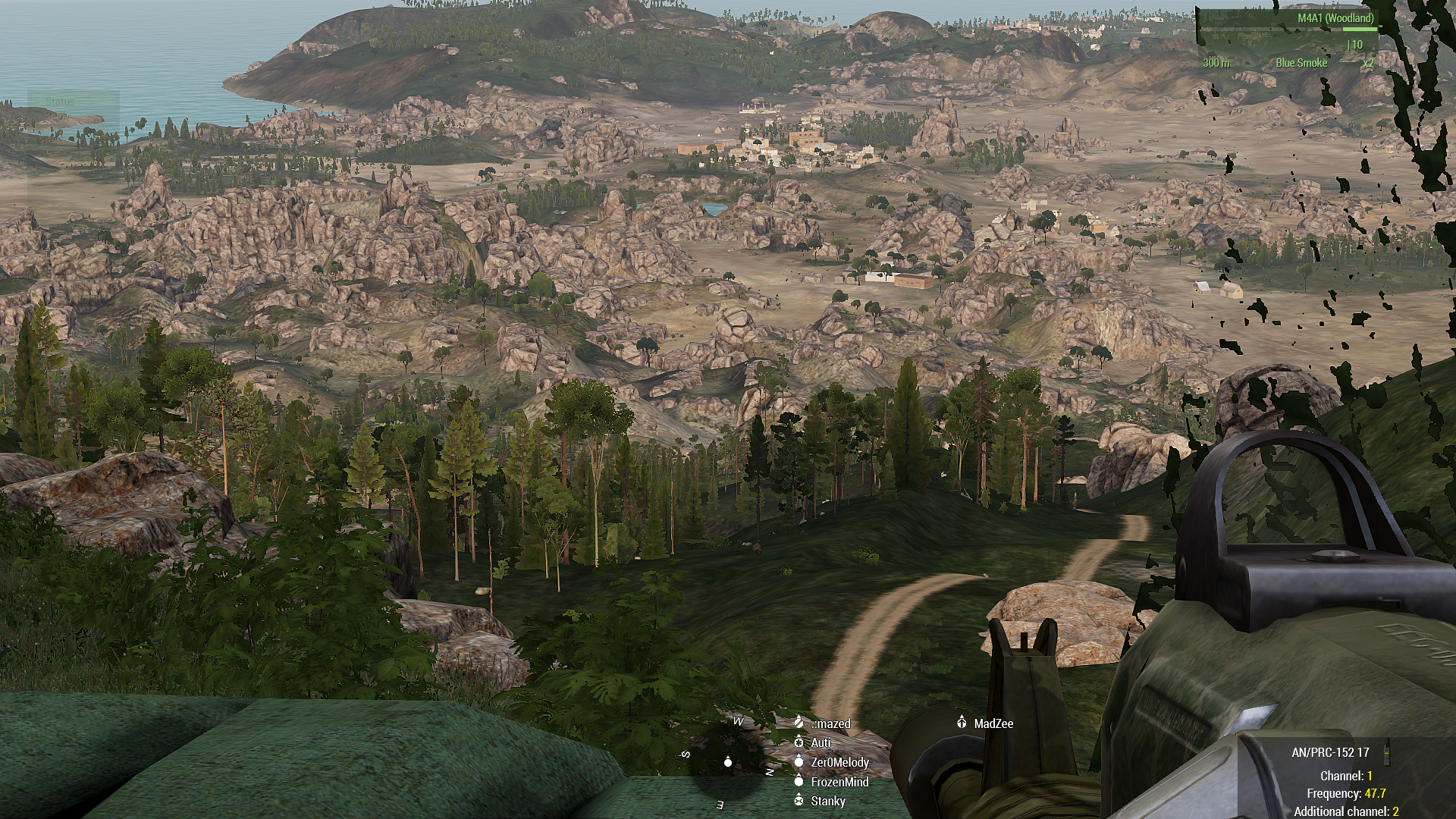Choose Zer0Melody from the squad list
The image size is (1456, 819).
(x=839, y=762)
